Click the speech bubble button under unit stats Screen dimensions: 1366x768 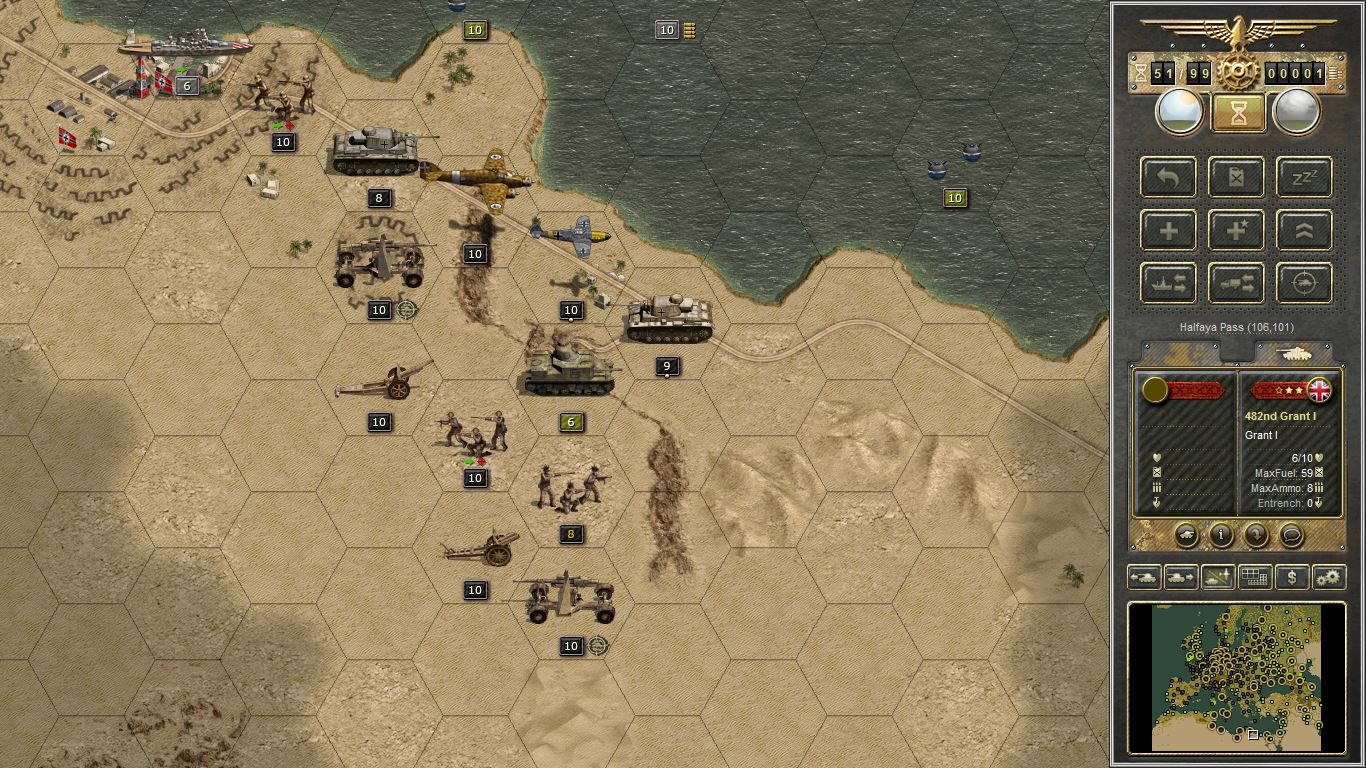coord(1291,535)
